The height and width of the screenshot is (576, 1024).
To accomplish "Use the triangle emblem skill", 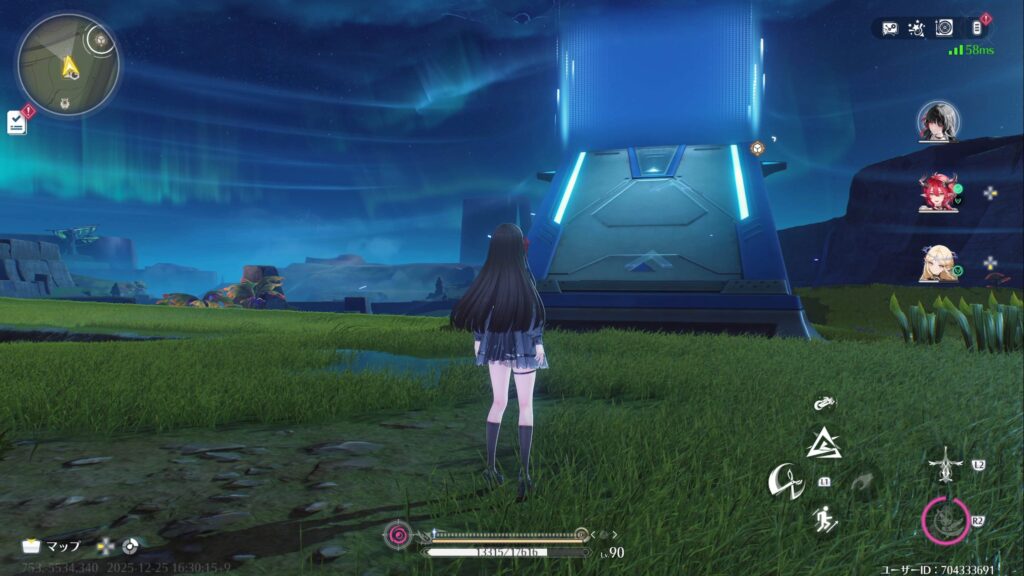I will tap(825, 442).
